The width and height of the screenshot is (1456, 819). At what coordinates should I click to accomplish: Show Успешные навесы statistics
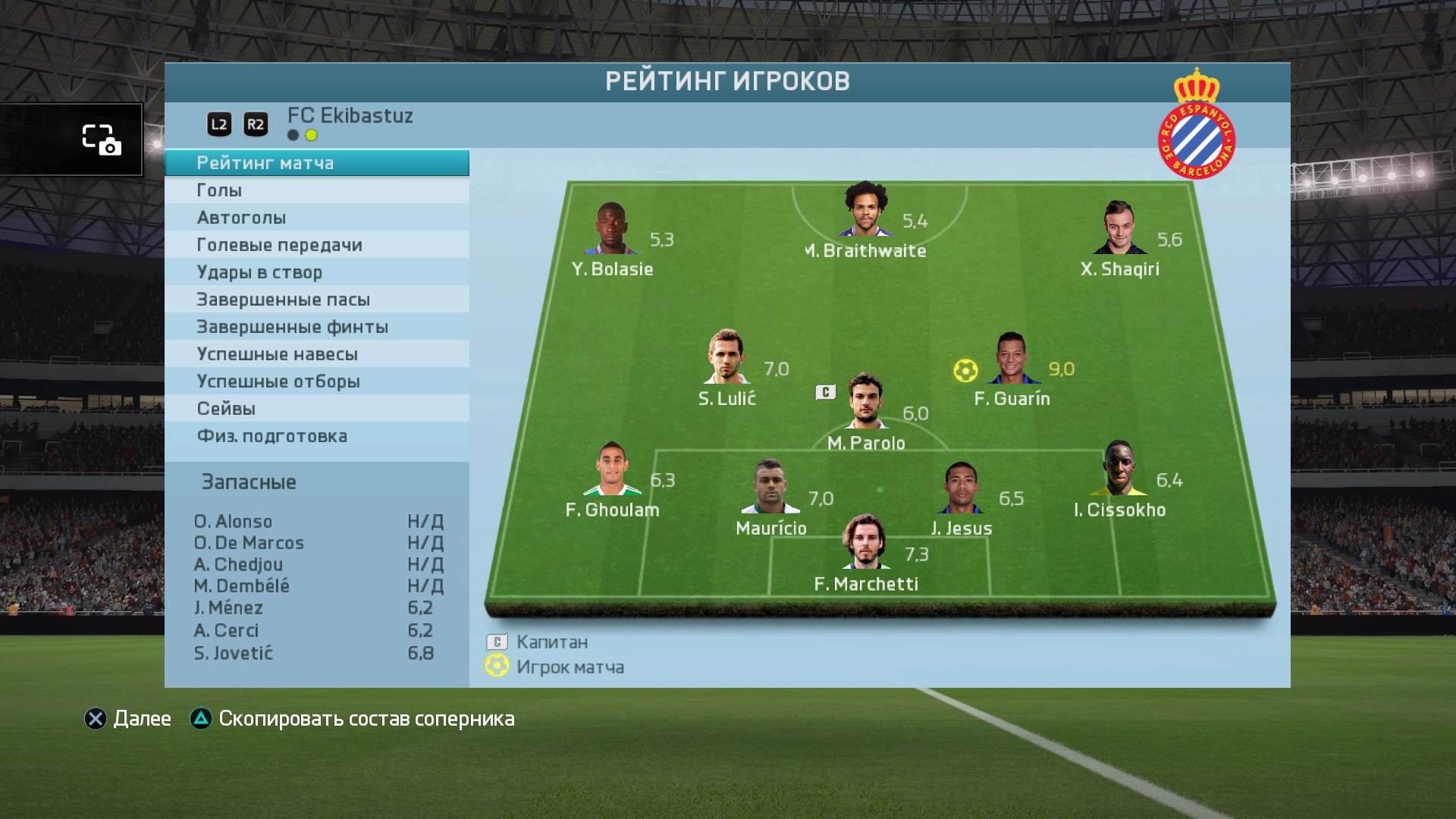click(316, 354)
